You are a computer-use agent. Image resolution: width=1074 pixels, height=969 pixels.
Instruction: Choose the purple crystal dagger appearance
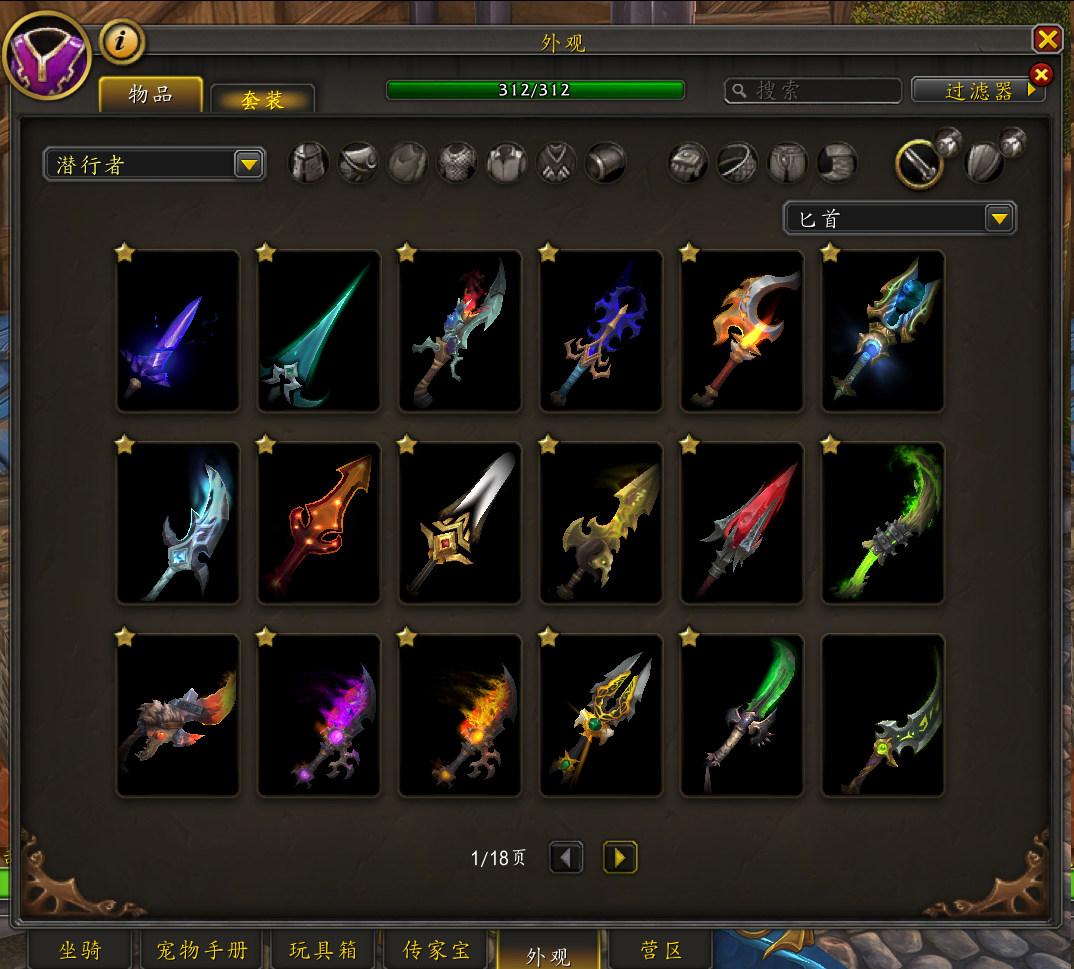(x=178, y=332)
